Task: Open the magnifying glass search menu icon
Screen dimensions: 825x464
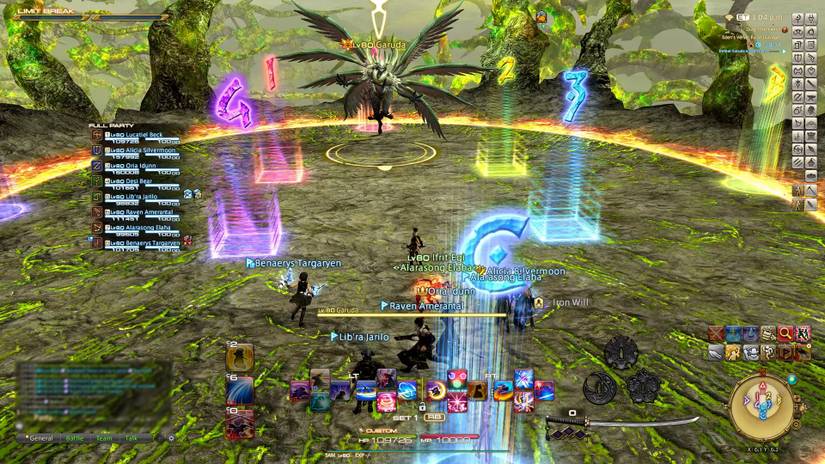Action: click(x=785, y=333)
